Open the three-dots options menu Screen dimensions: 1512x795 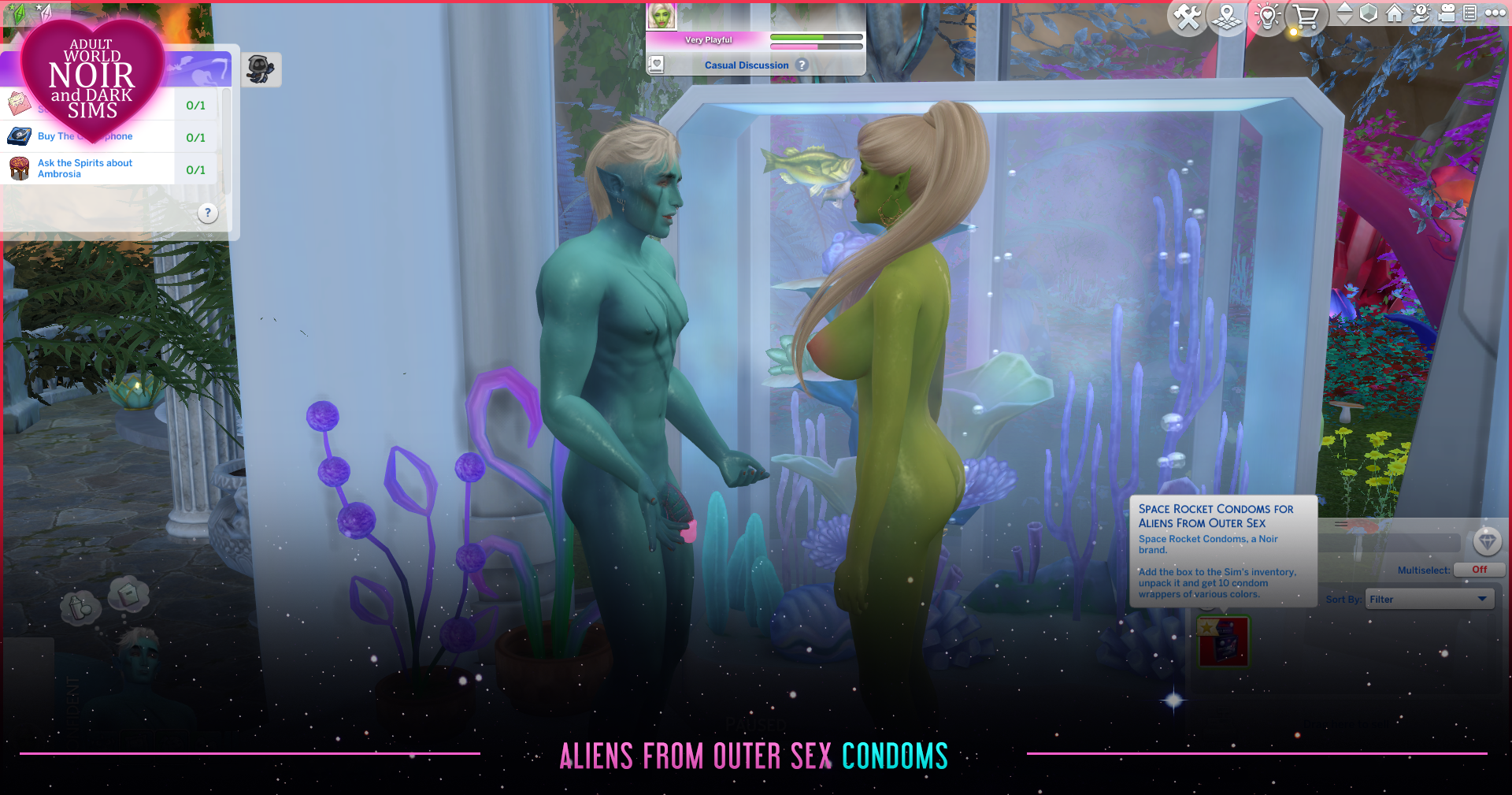coord(1495,13)
